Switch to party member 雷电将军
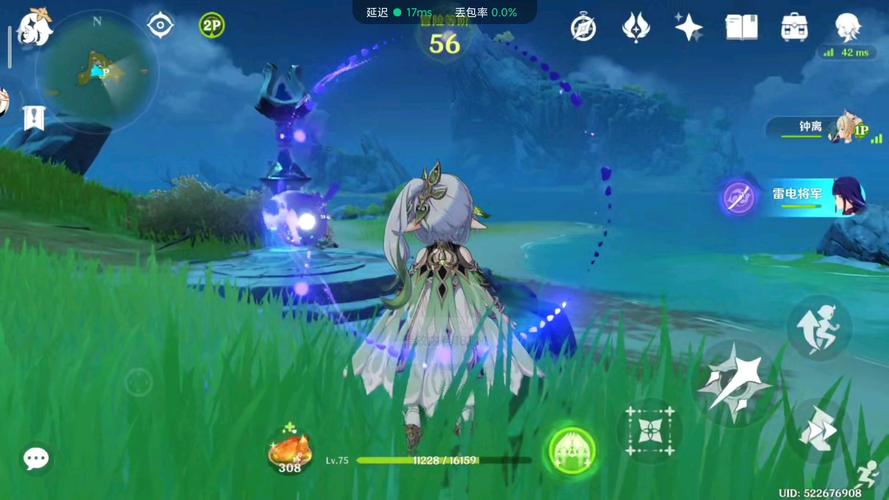 tap(800, 195)
